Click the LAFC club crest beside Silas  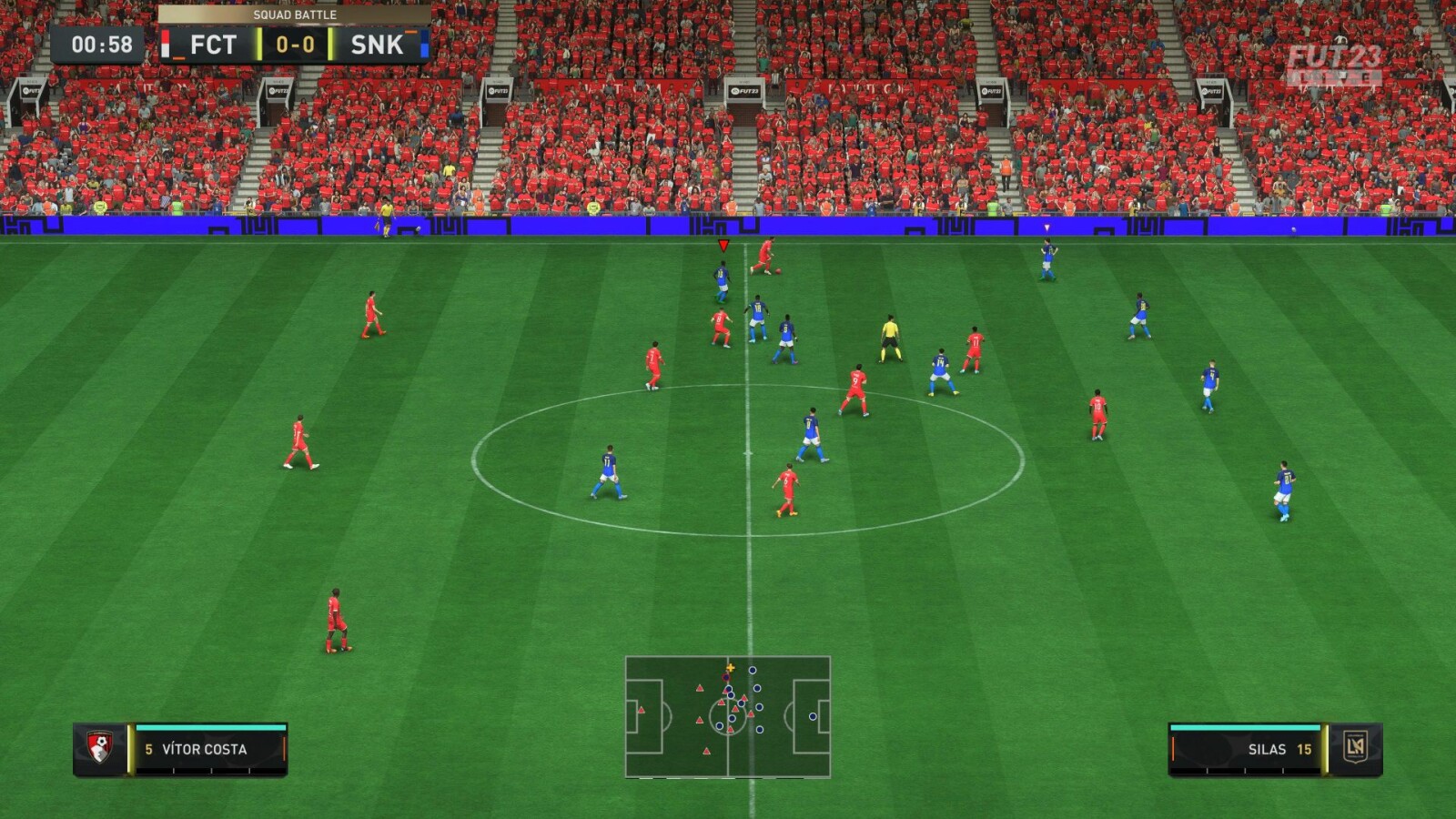[x=1355, y=748]
